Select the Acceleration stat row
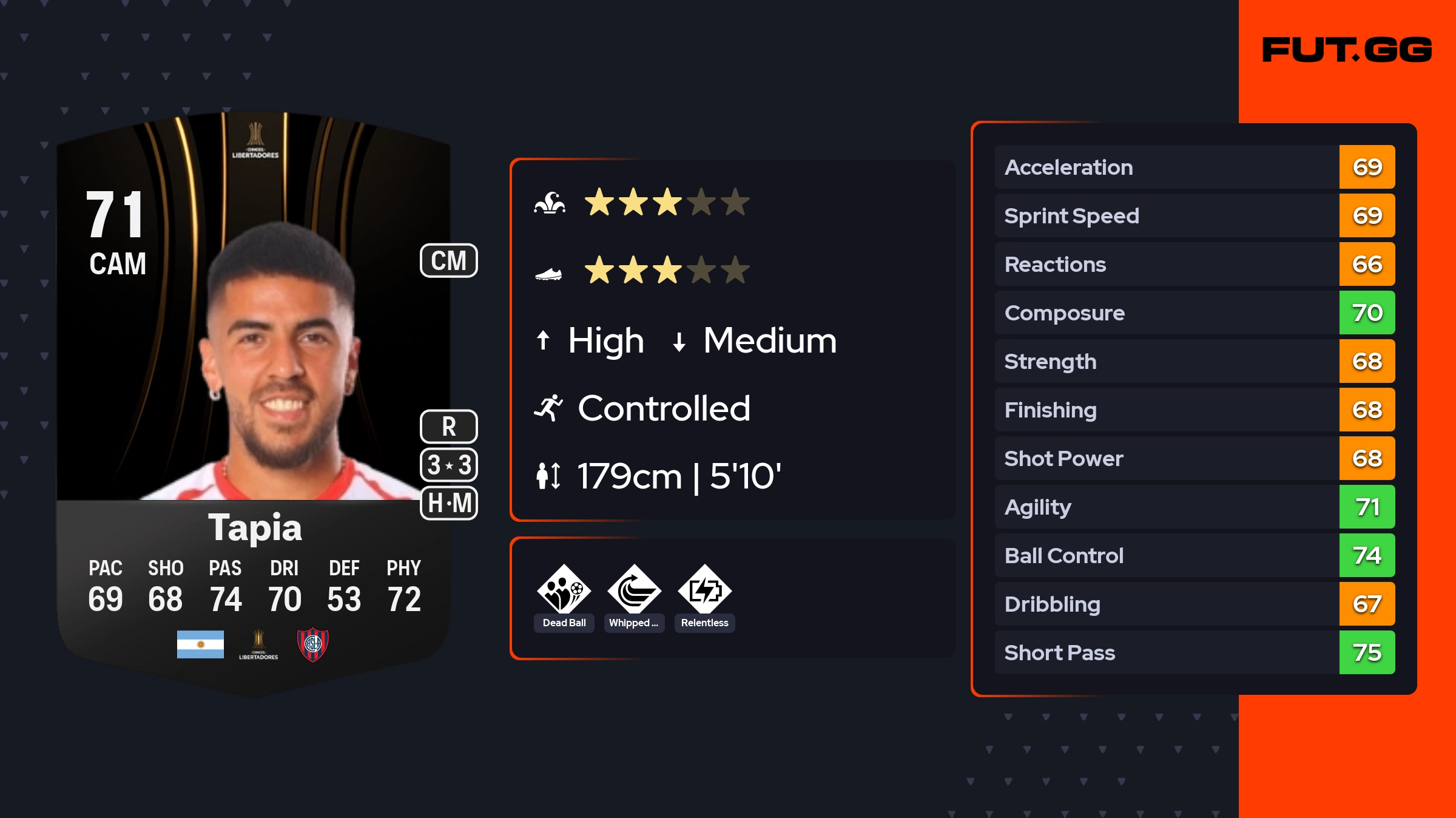The image size is (1456, 818). (x=1194, y=167)
